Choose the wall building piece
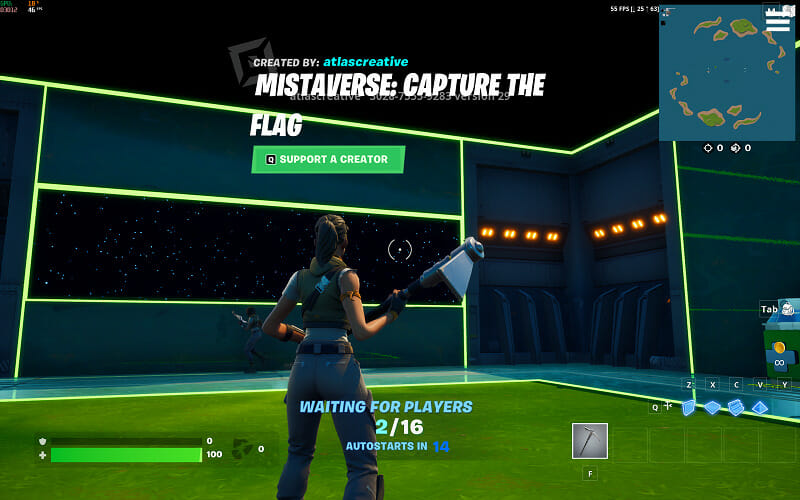The width and height of the screenshot is (800, 500). point(688,407)
